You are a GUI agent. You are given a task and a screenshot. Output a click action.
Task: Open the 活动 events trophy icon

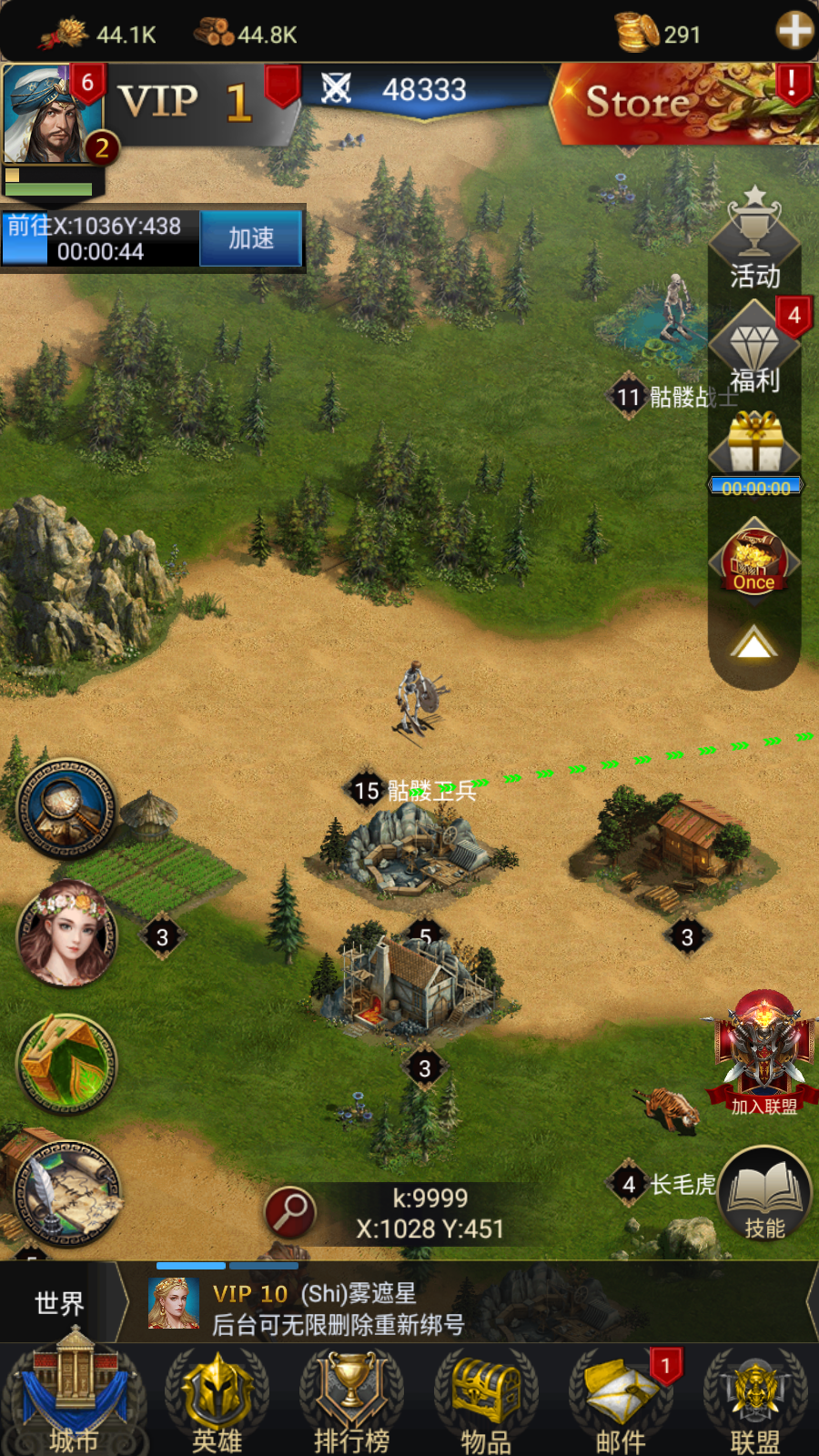tap(754, 237)
